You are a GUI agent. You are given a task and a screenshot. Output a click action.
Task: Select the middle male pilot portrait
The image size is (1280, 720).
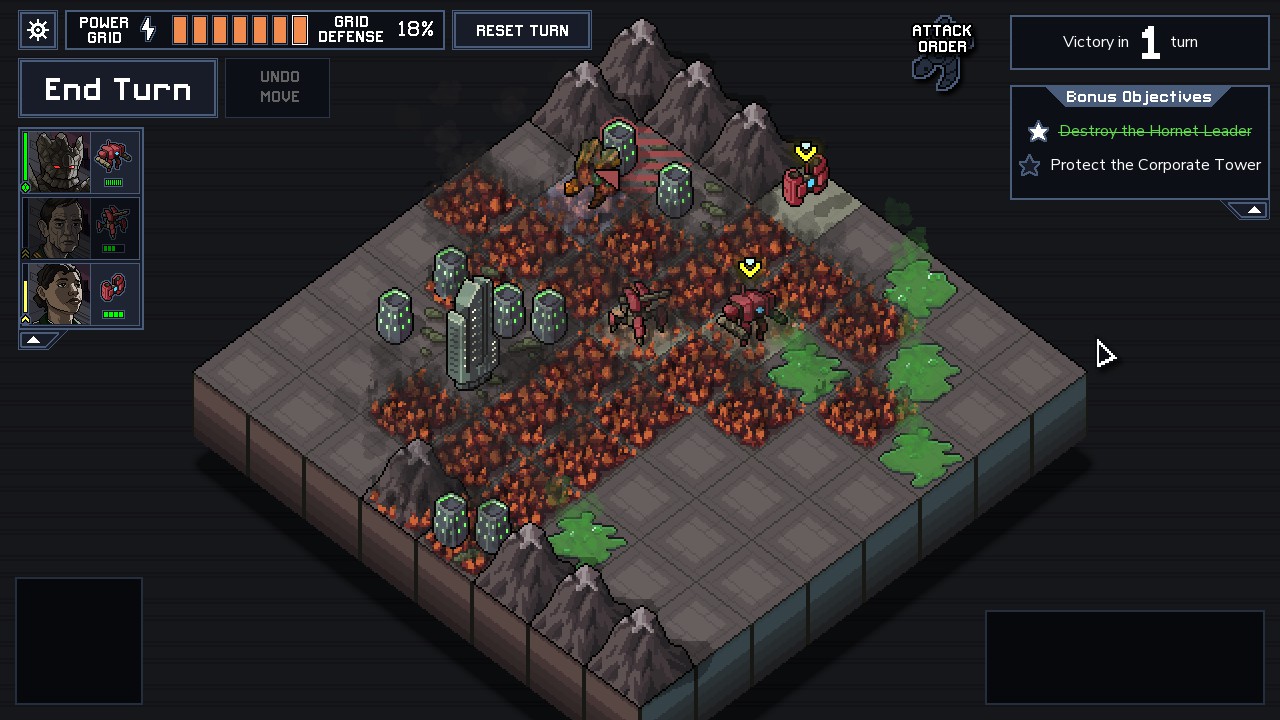tap(59, 228)
